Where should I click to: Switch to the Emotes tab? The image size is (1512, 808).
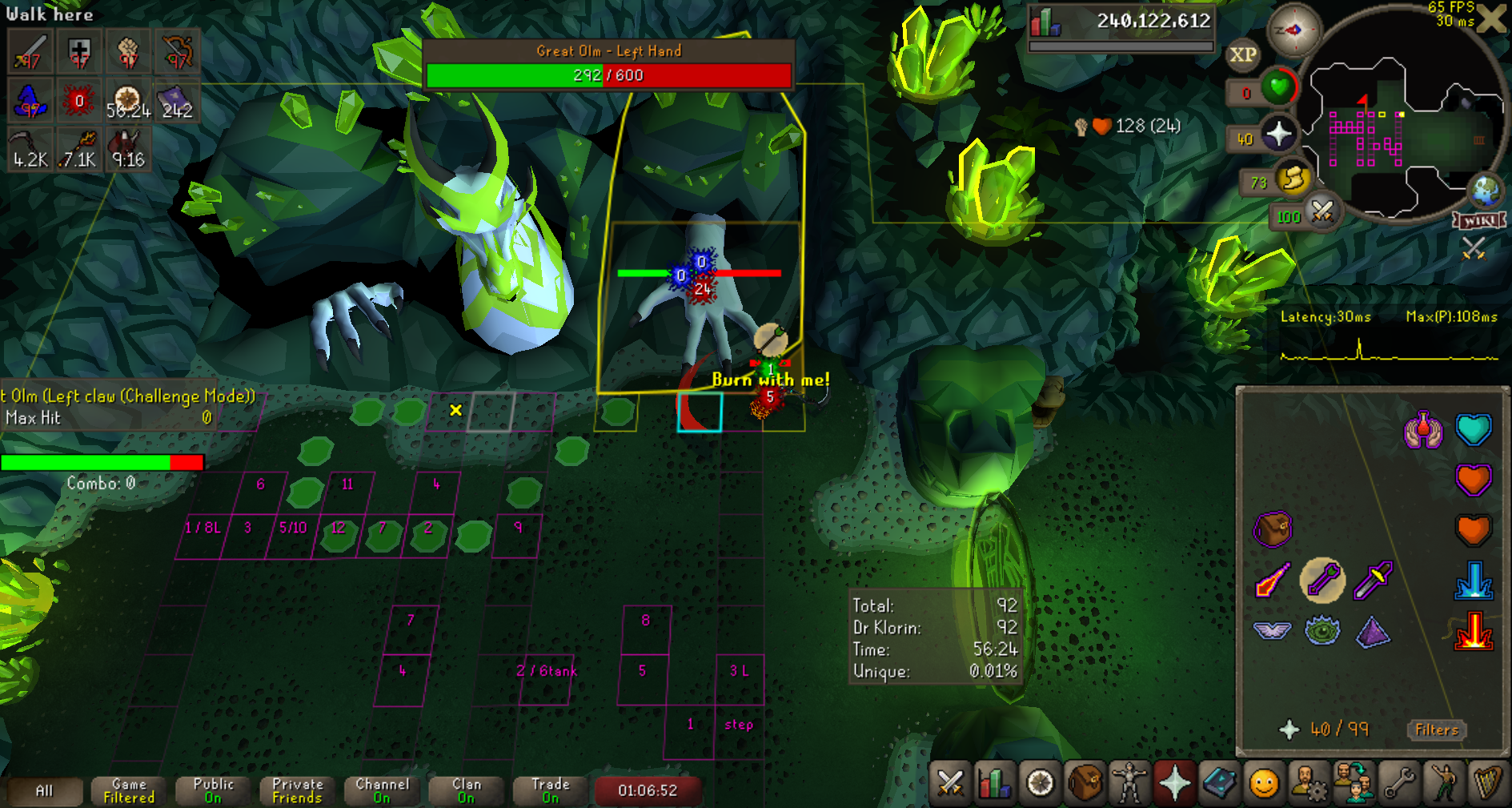(x=1443, y=782)
